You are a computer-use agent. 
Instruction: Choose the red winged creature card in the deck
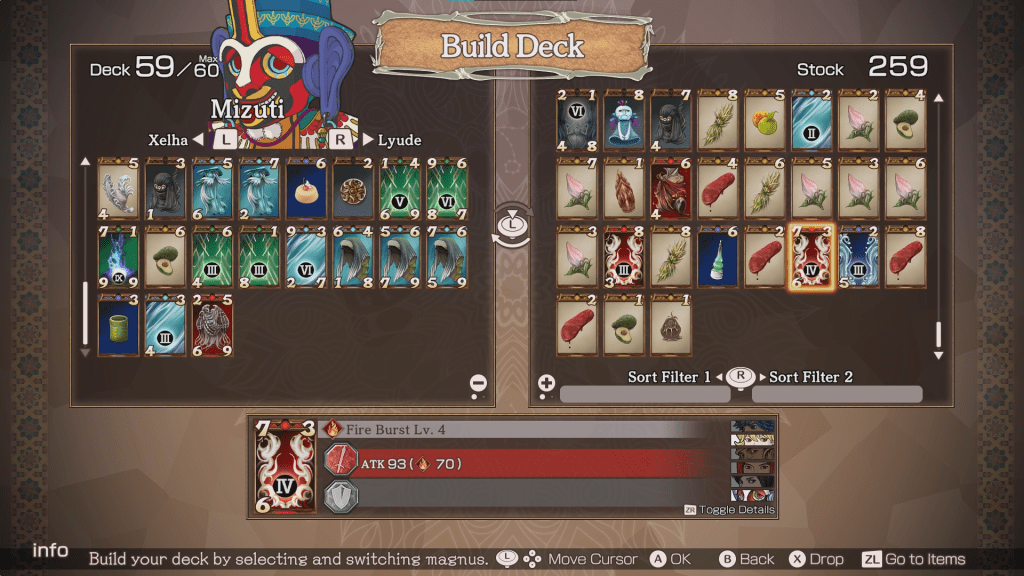pyautogui.click(x=211, y=324)
